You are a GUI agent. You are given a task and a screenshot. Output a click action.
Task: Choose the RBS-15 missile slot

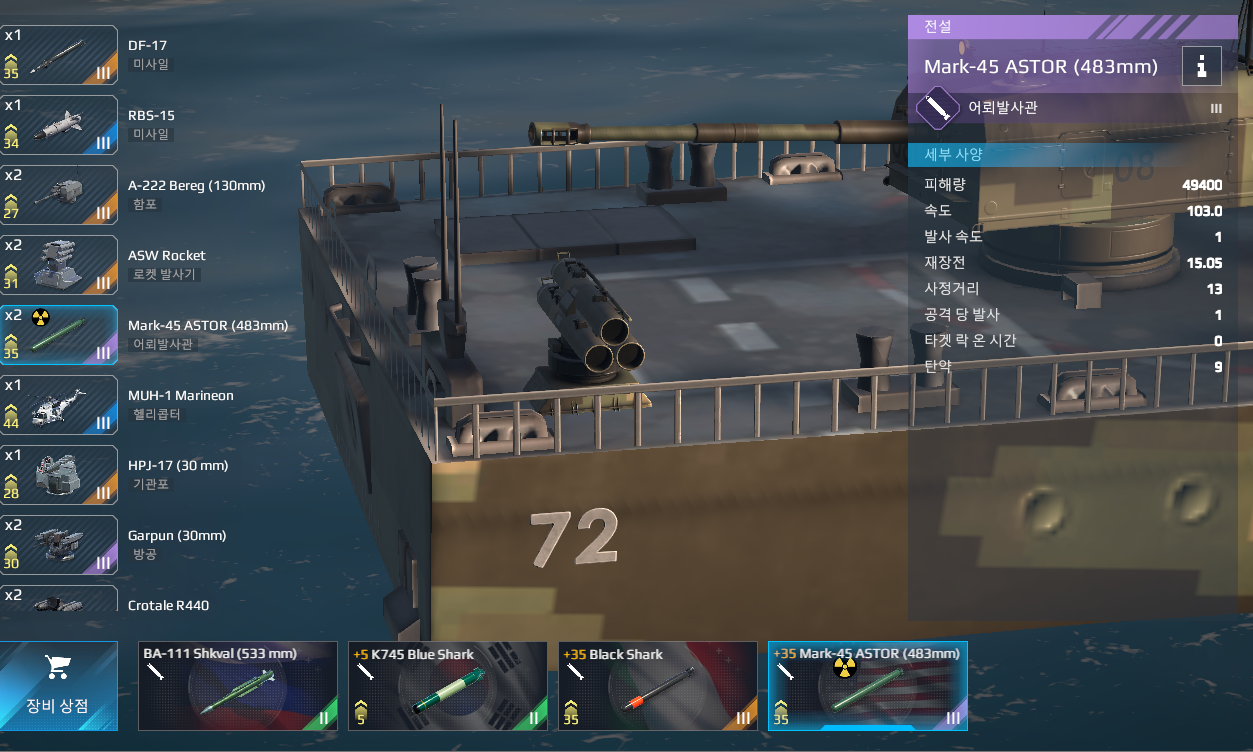click(x=60, y=125)
